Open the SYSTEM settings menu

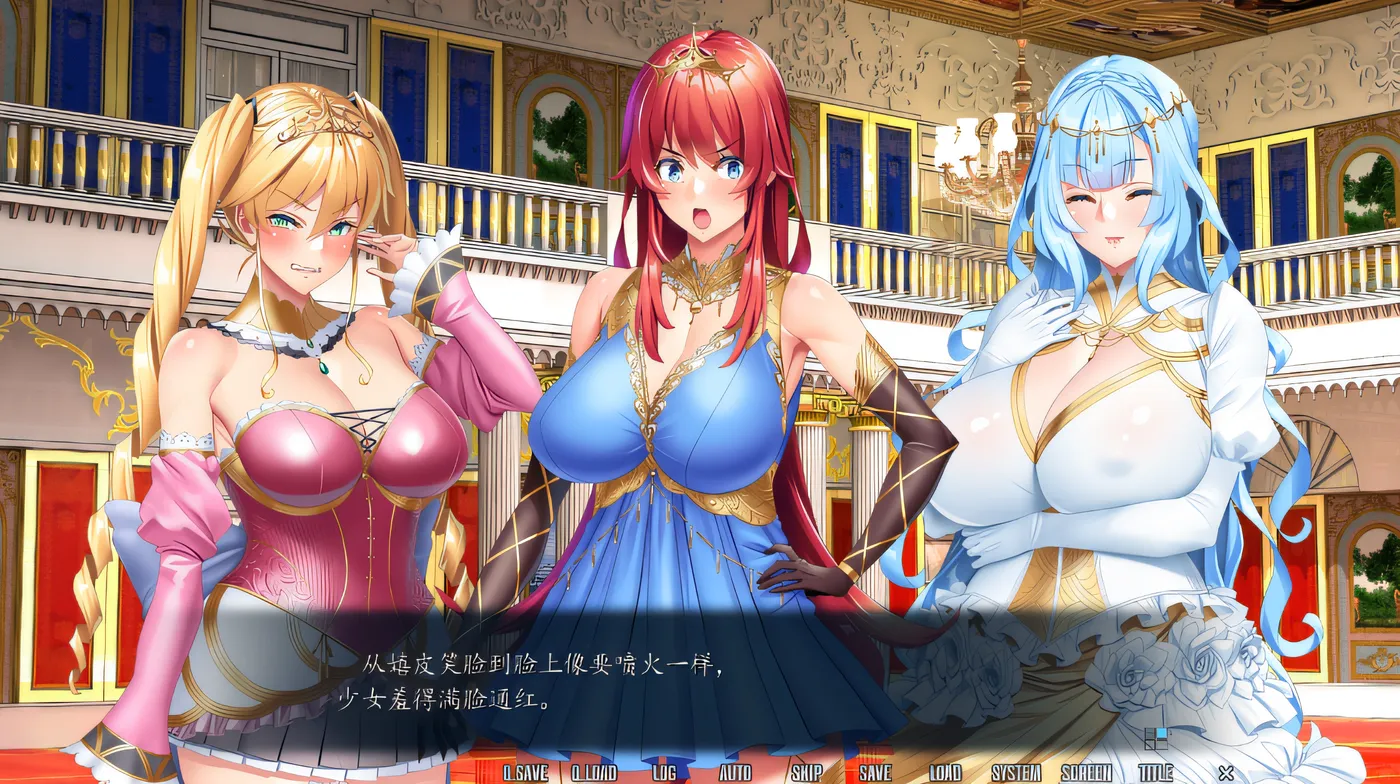1016,771
